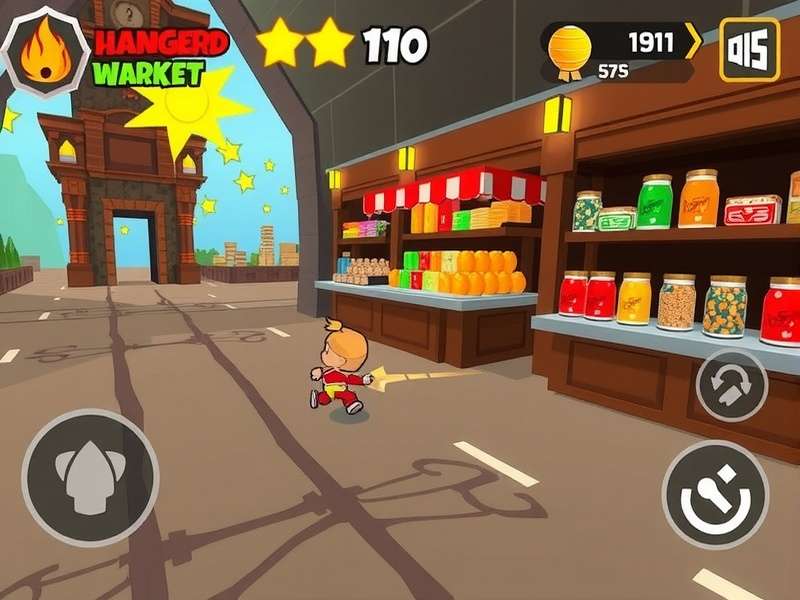This screenshot has width=800, height=600.
Task: Tap the flame emblem badge
Action: [x=45, y=52]
